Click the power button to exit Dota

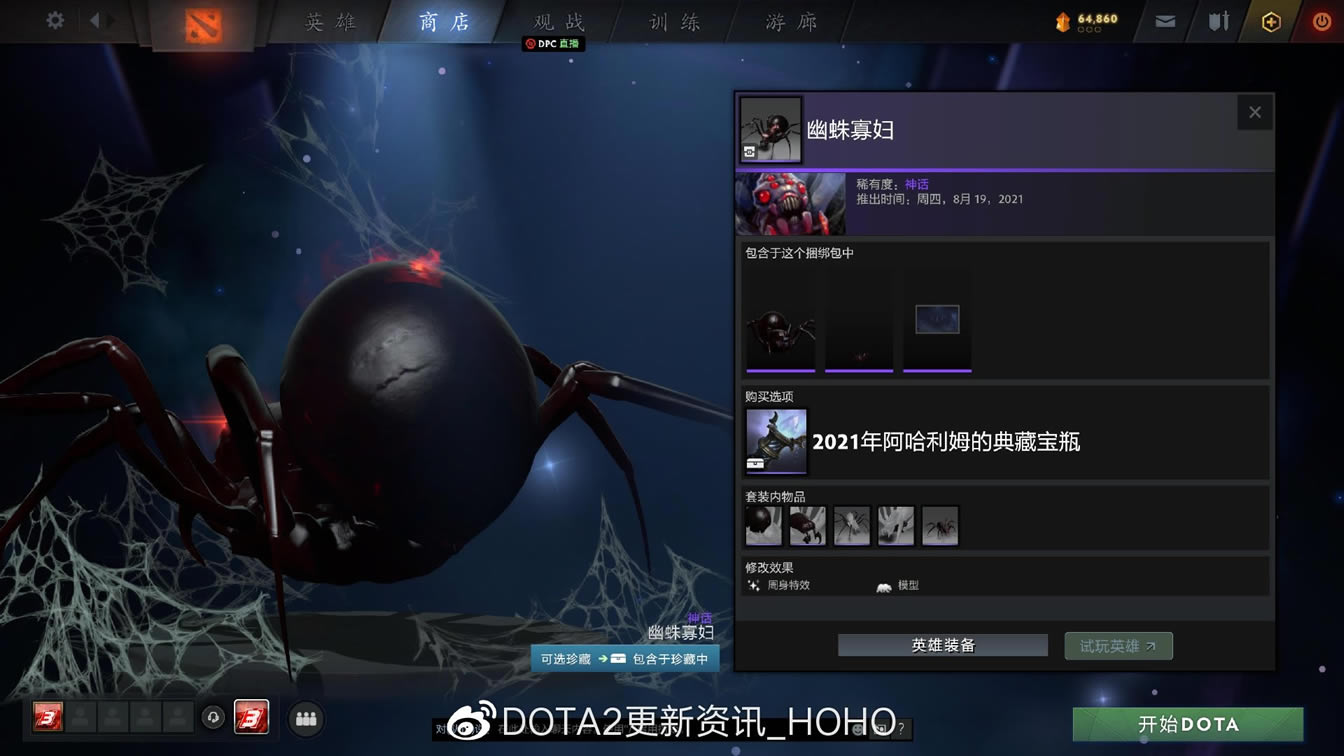pyautogui.click(x=1321, y=20)
